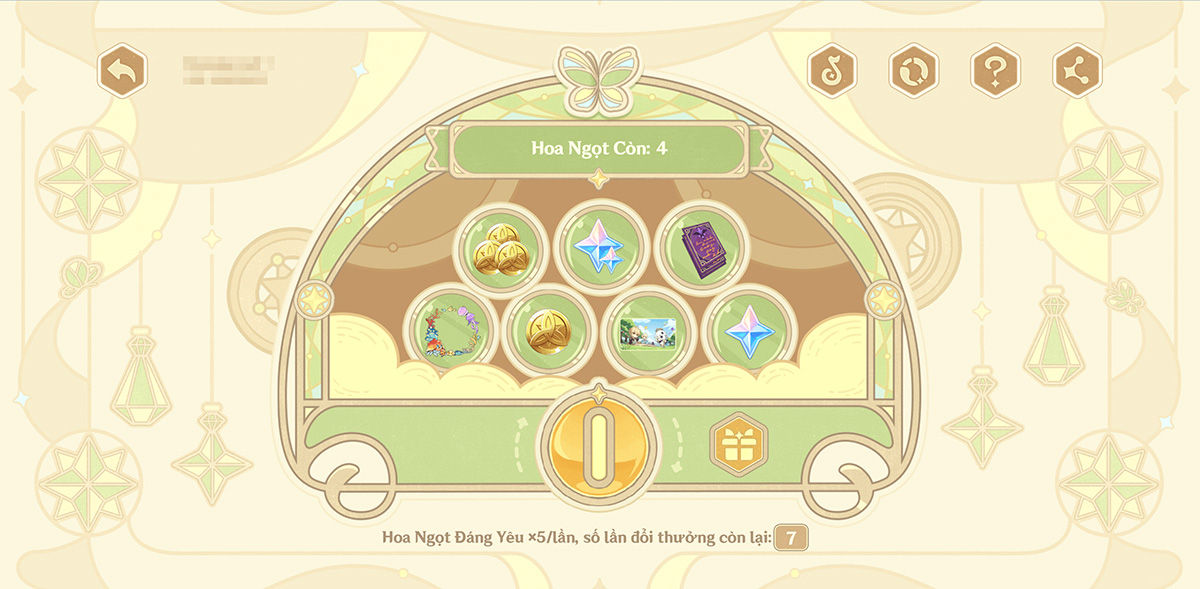Open the question mark help button
Viewport: 1200px width, 589px height.
pyautogui.click(x=996, y=71)
